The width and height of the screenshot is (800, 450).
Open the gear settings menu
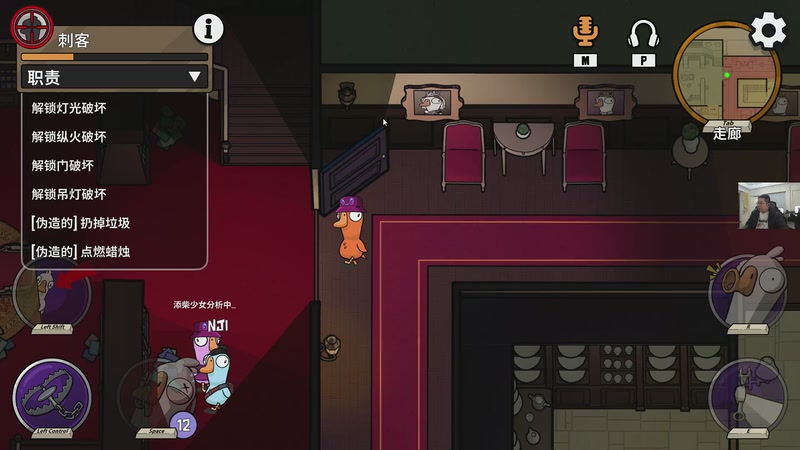point(768,30)
